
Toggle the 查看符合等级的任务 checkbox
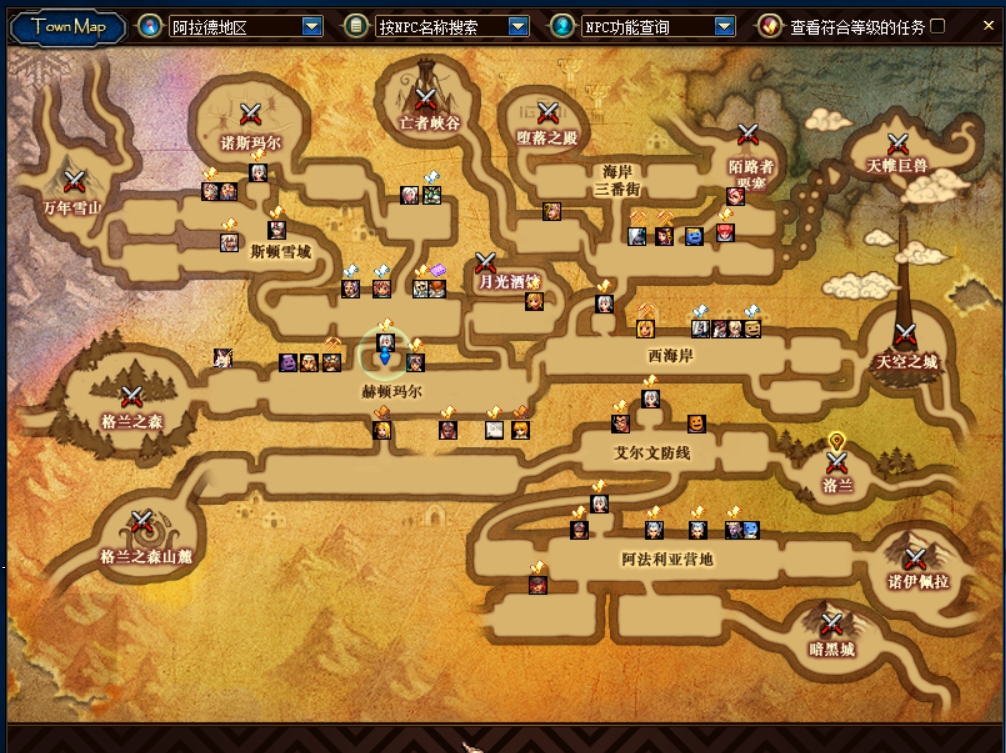pyautogui.click(x=937, y=26)
